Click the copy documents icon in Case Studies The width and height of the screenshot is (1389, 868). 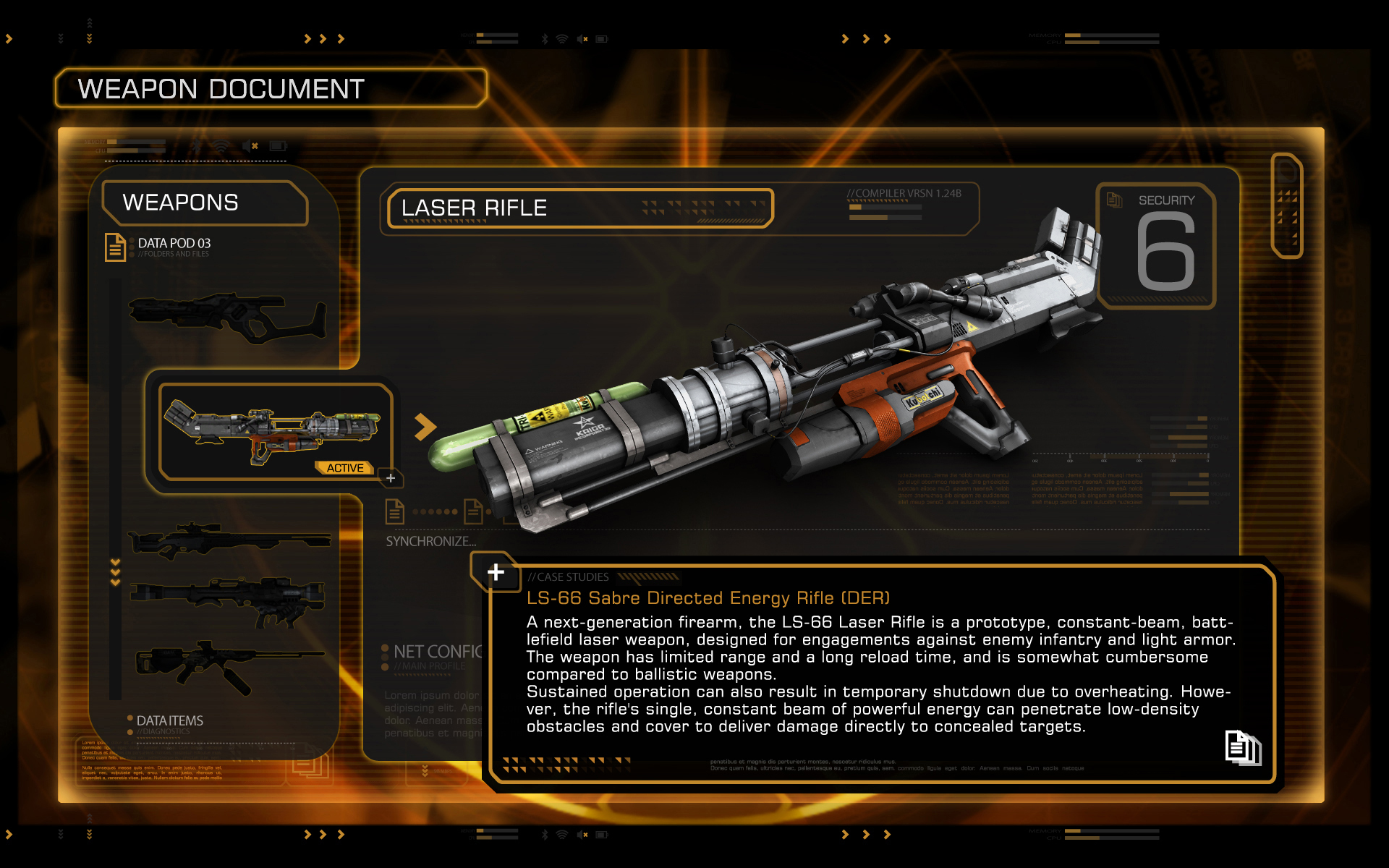click(1242, 747)
